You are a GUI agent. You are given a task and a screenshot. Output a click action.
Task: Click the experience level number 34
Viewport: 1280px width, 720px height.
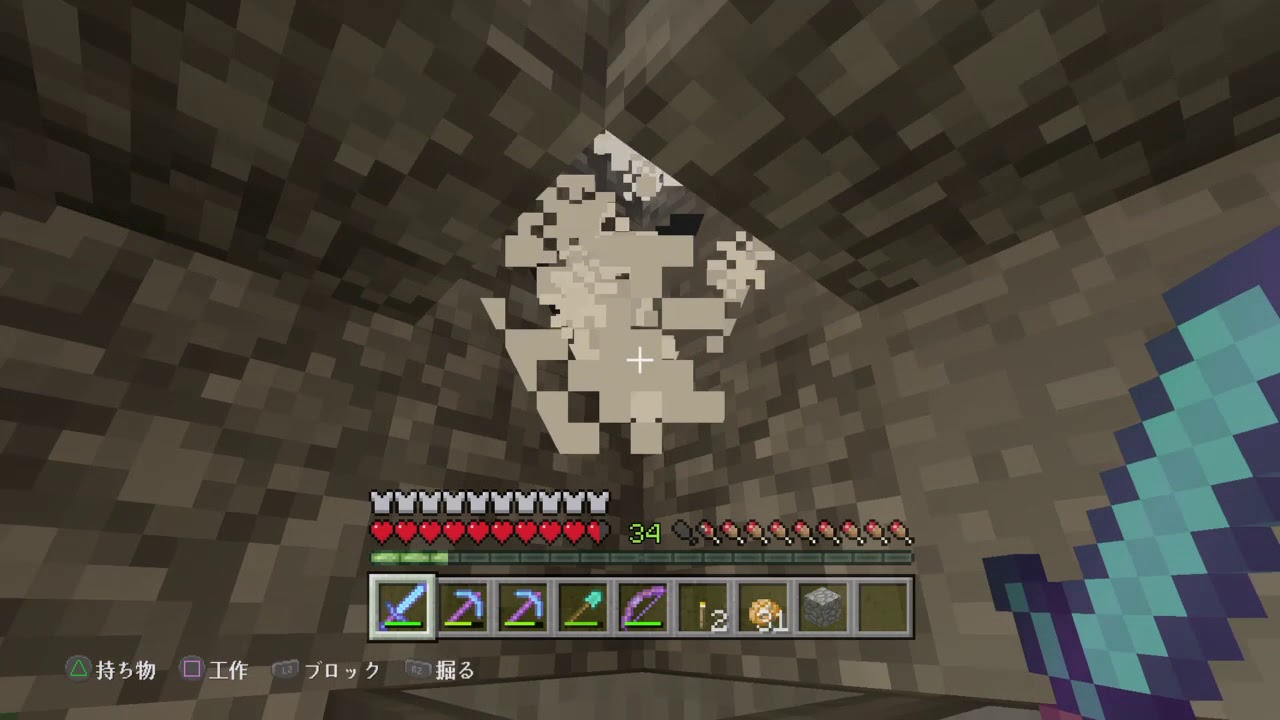[x=644, y=531]
